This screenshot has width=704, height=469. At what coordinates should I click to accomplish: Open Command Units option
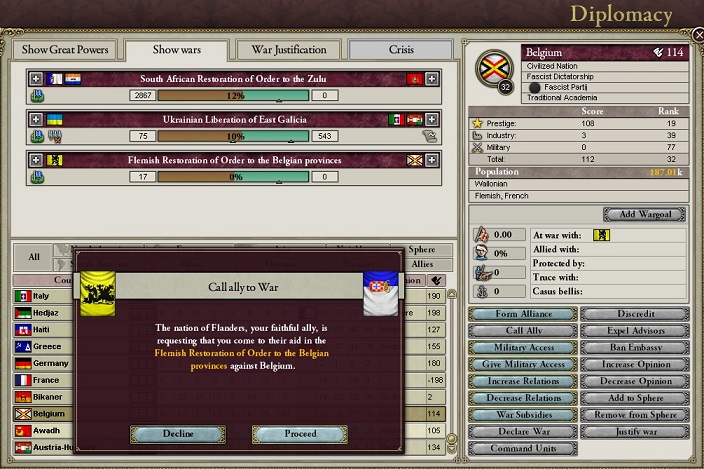(521, 449)
